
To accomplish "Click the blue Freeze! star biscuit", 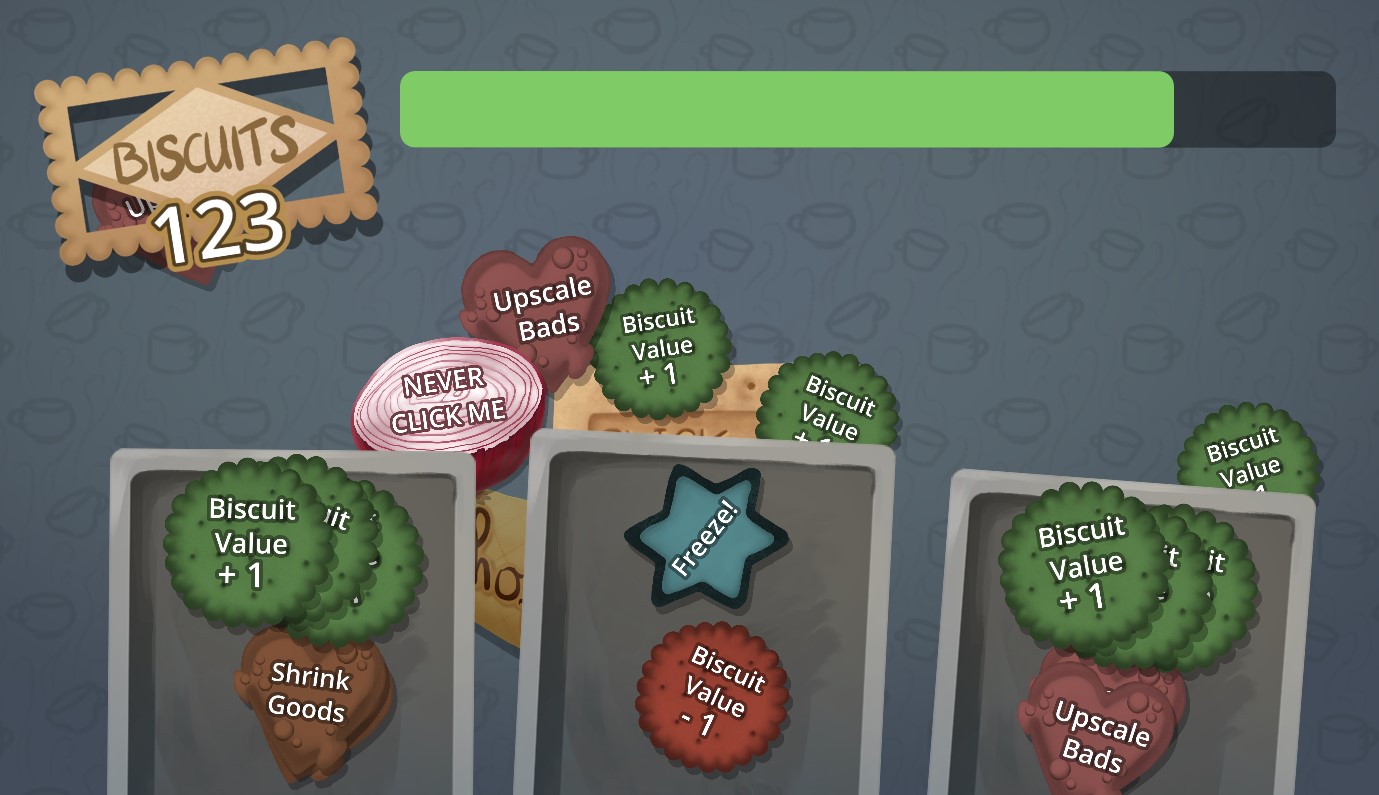I will [x=706, y=538].
